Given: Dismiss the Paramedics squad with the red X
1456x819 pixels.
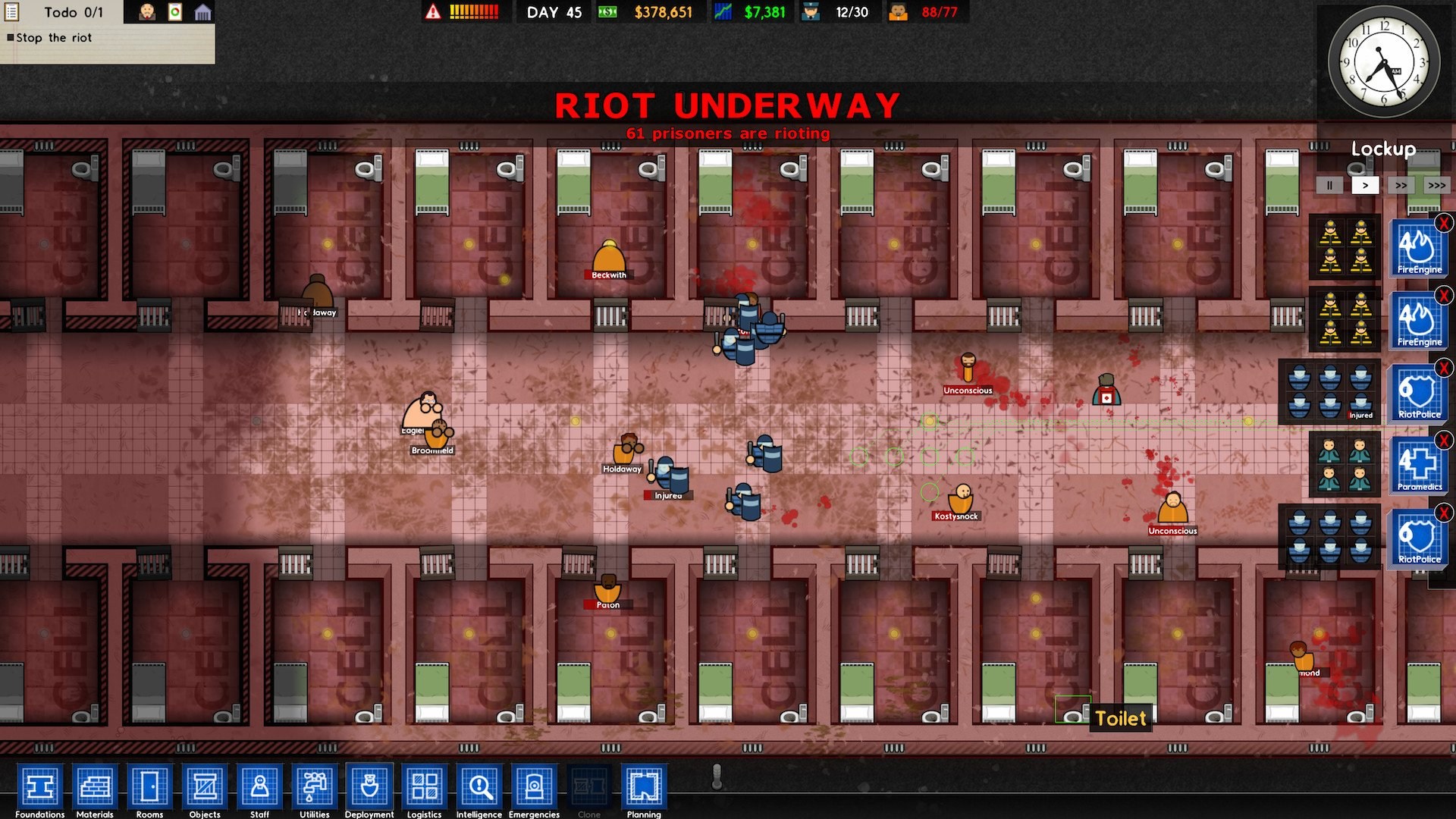Looking at the screenshot, I should pyautogui.click(x=1443, y=438).
